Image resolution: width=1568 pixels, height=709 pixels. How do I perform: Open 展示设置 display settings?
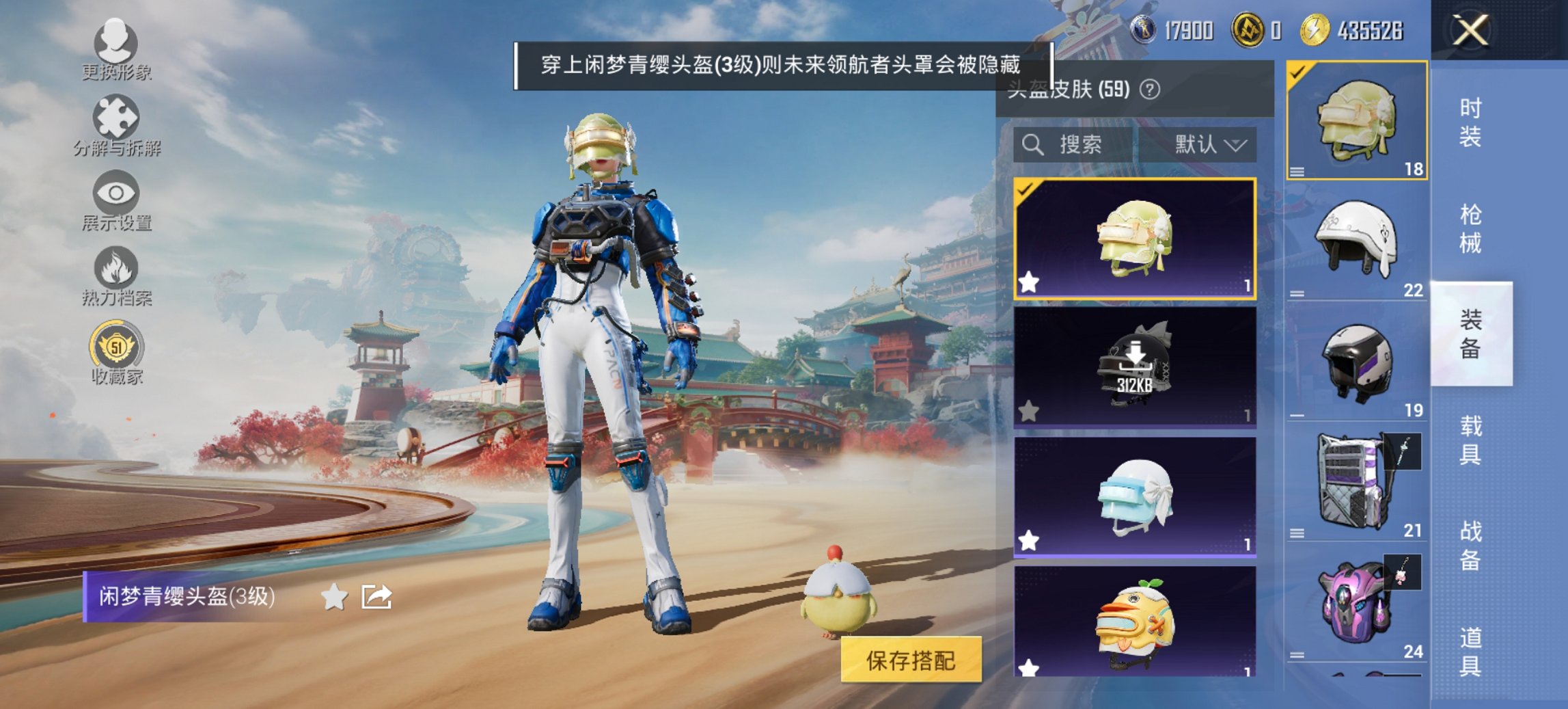click(x=116, y=202)
